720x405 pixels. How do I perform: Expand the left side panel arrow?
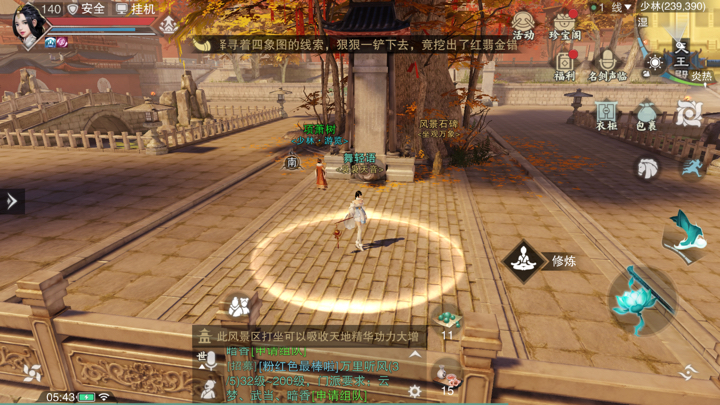click(12, 201)
